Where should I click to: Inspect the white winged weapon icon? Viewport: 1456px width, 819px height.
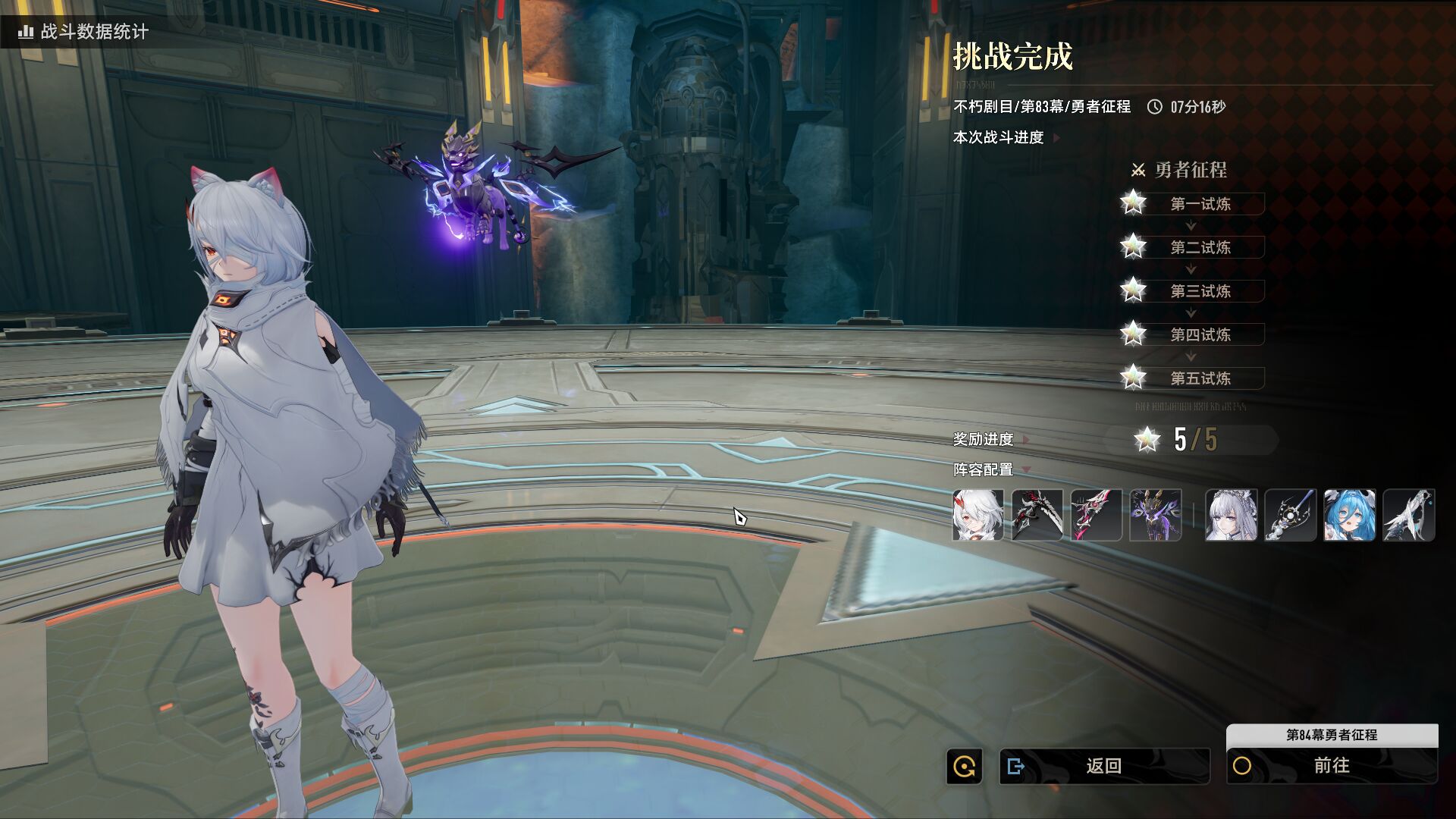pyautogui.click(x=1408, y=515)
